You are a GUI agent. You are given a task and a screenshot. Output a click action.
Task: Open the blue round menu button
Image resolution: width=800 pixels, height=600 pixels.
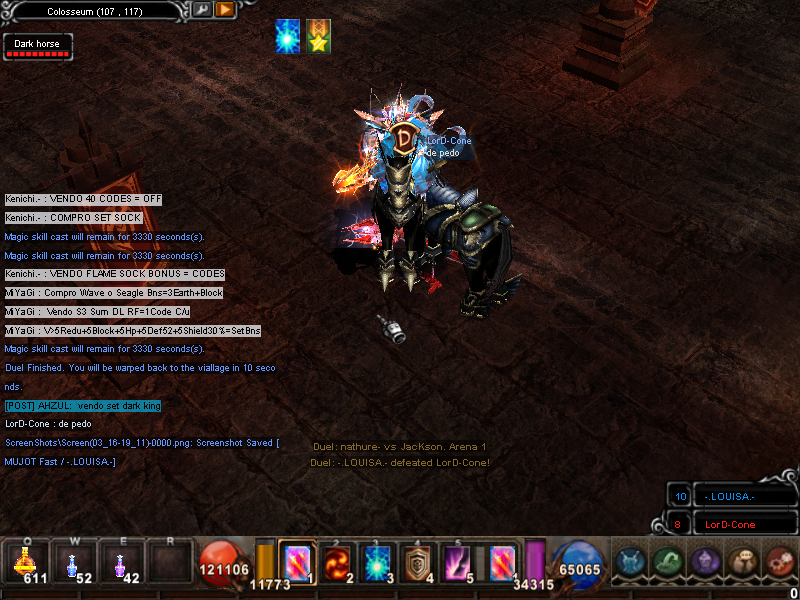[631, 562]
